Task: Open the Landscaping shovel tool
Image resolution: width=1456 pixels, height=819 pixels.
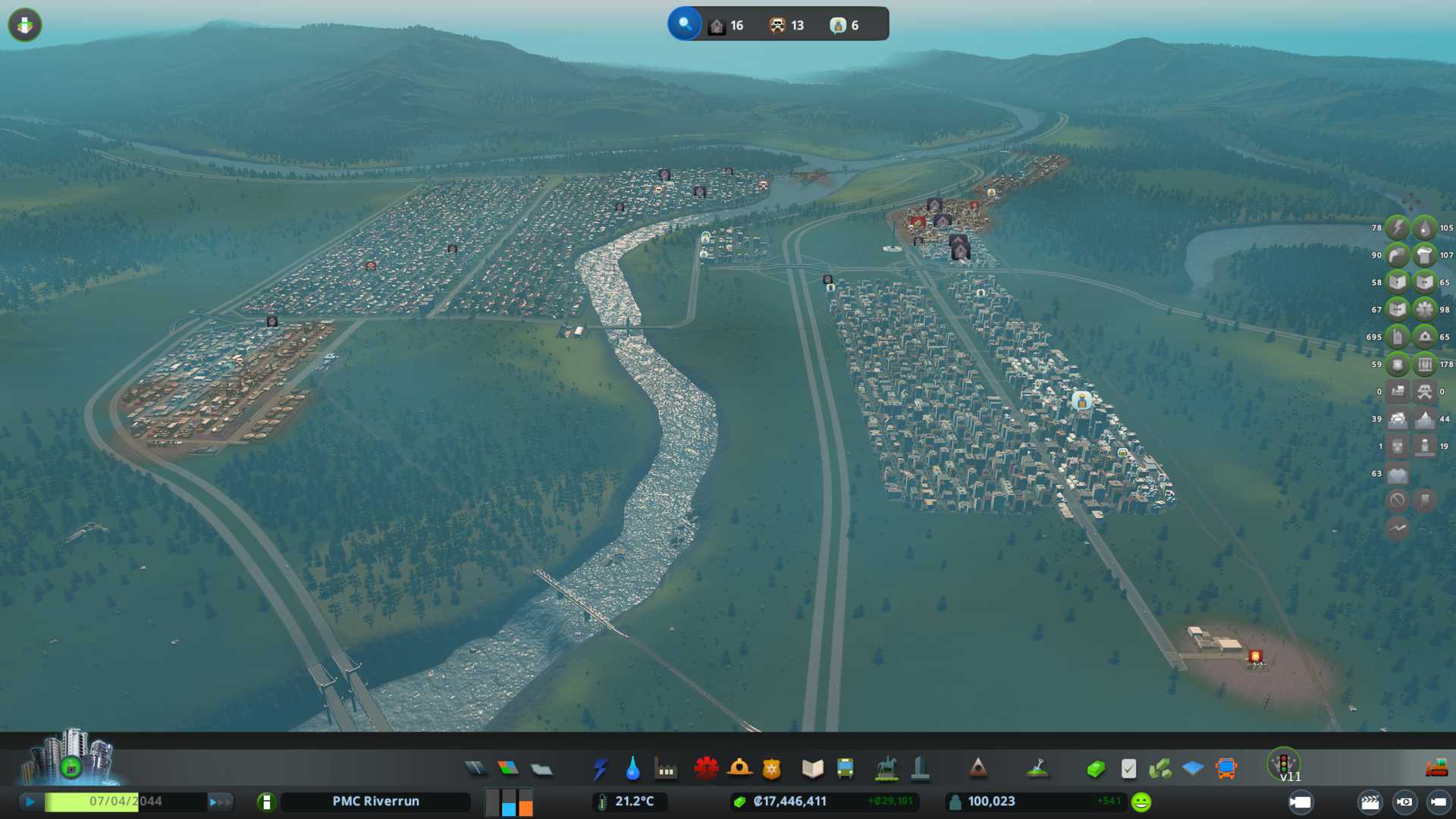Action: point(1037,769)
